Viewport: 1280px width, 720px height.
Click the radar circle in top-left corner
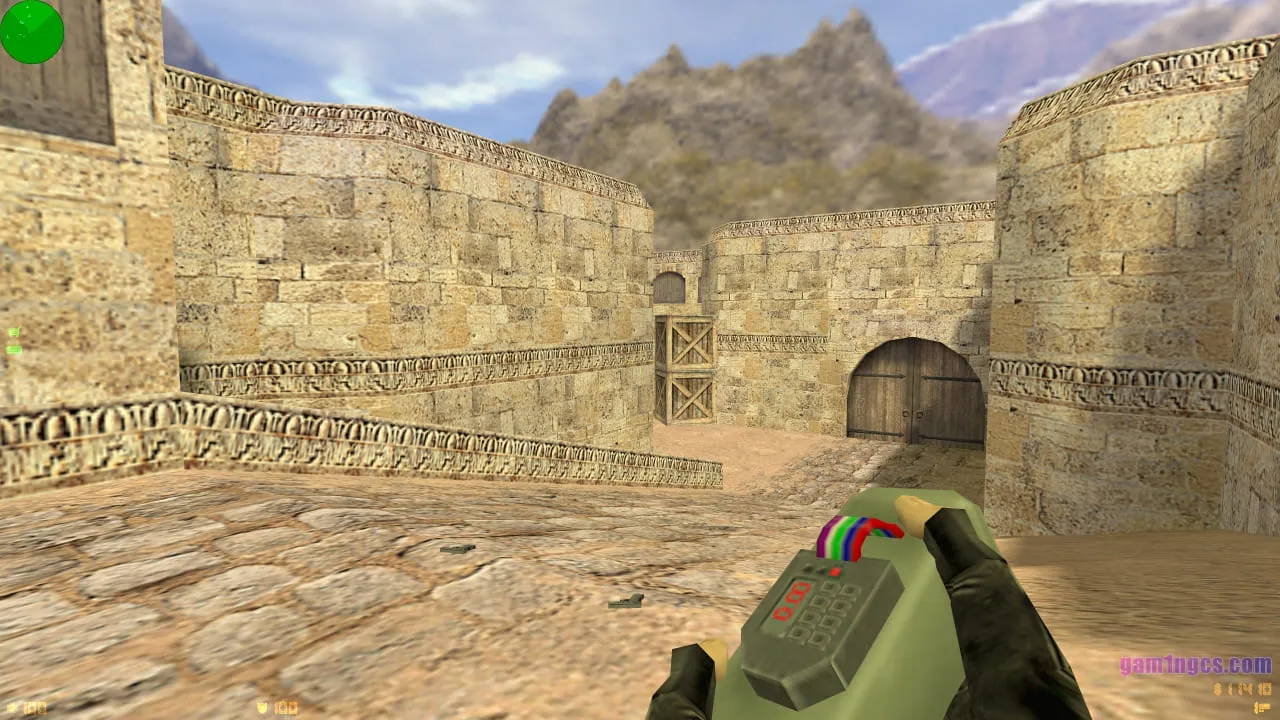[x=30, y=33]
